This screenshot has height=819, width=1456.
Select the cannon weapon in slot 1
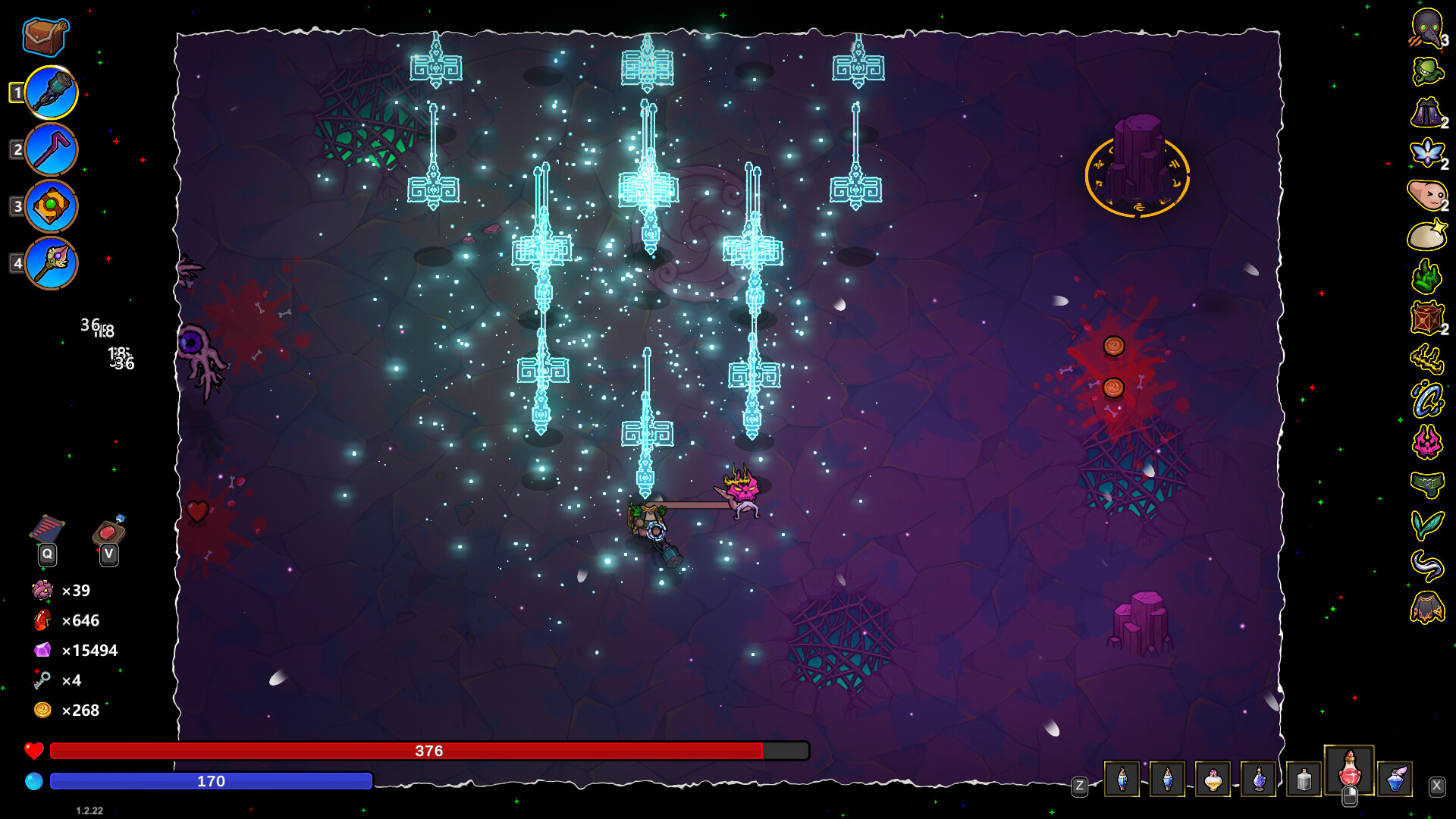coord(52,93)
